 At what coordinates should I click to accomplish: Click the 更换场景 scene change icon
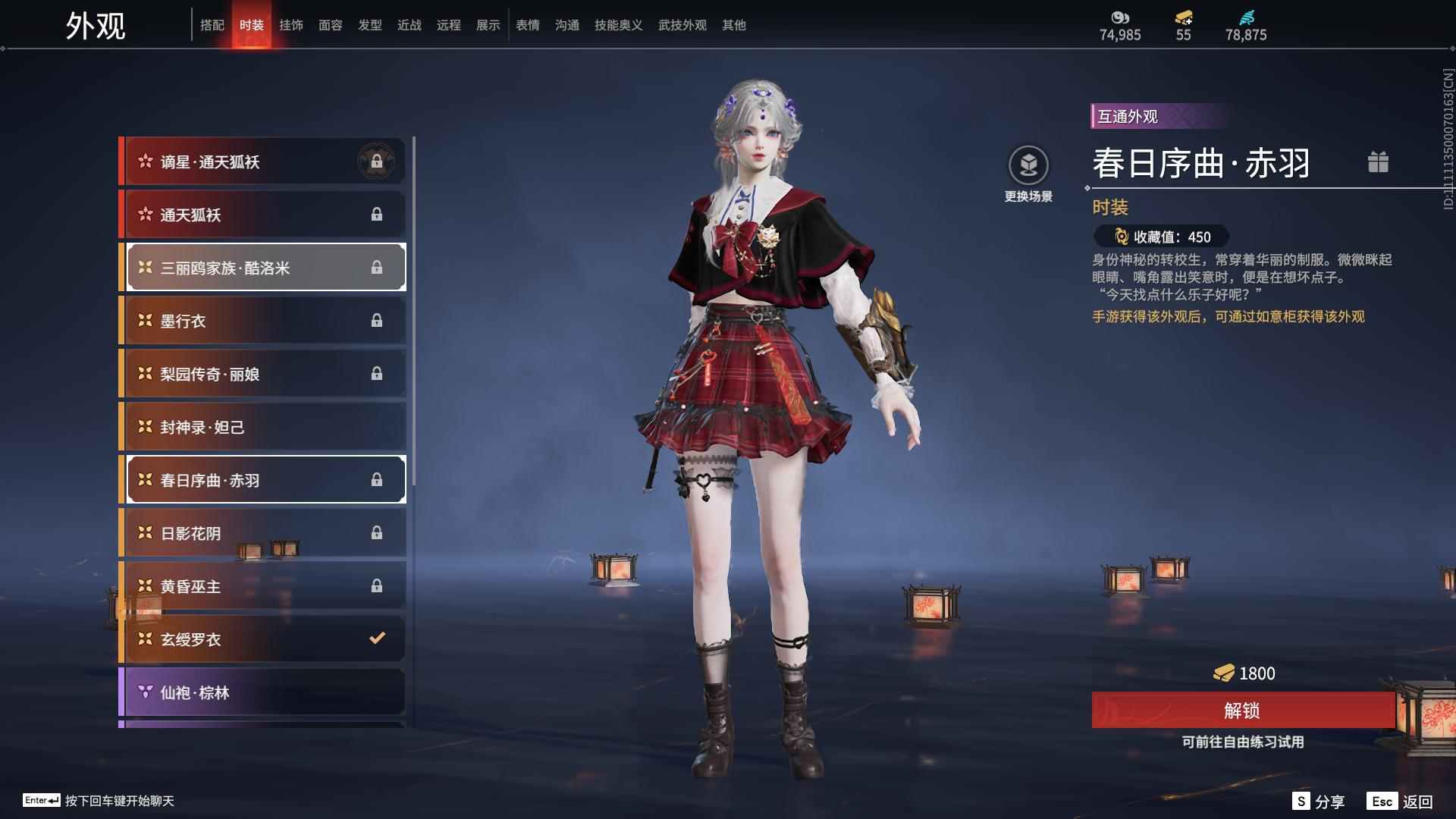point(1028,165)
